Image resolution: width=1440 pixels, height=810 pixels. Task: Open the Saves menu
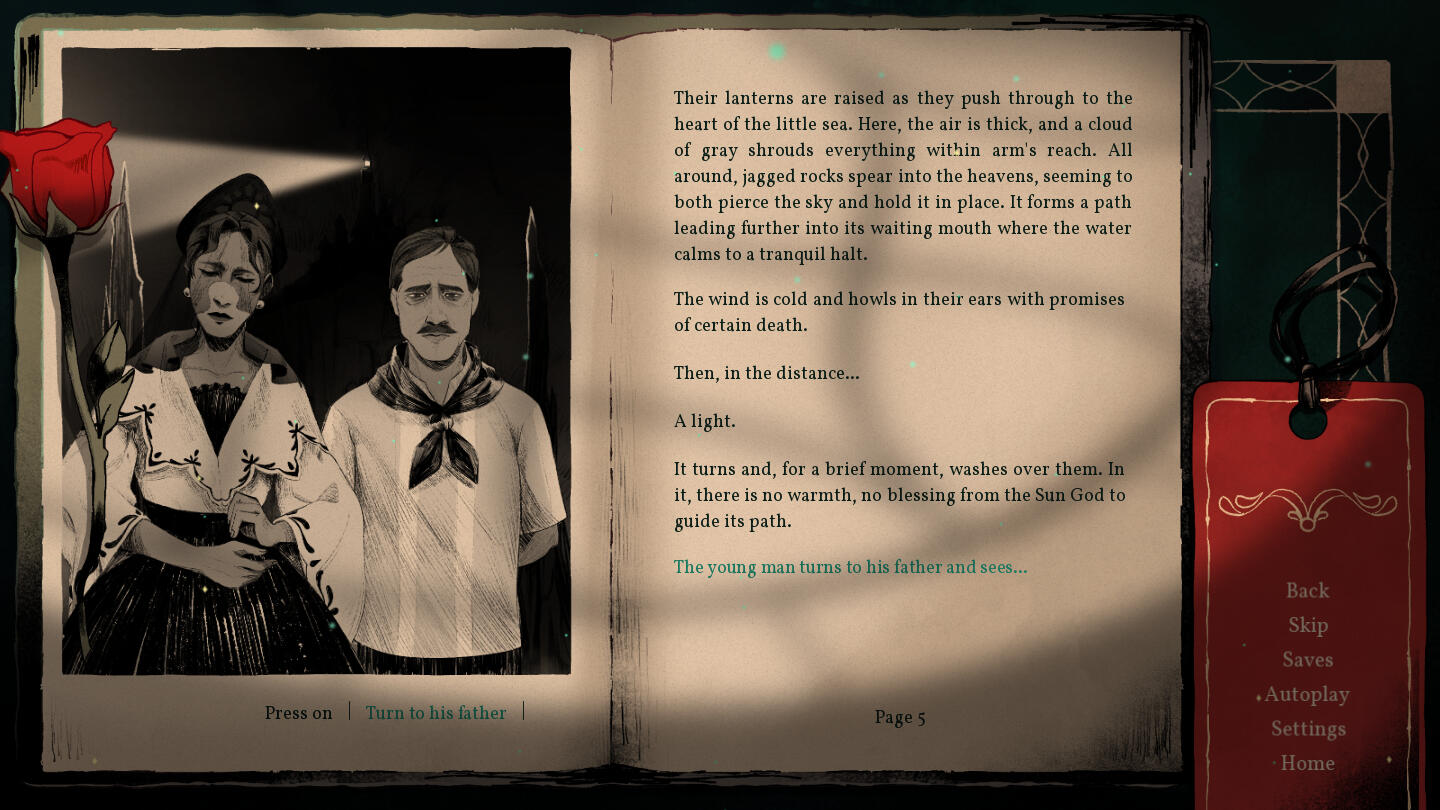coord(1307,659)
